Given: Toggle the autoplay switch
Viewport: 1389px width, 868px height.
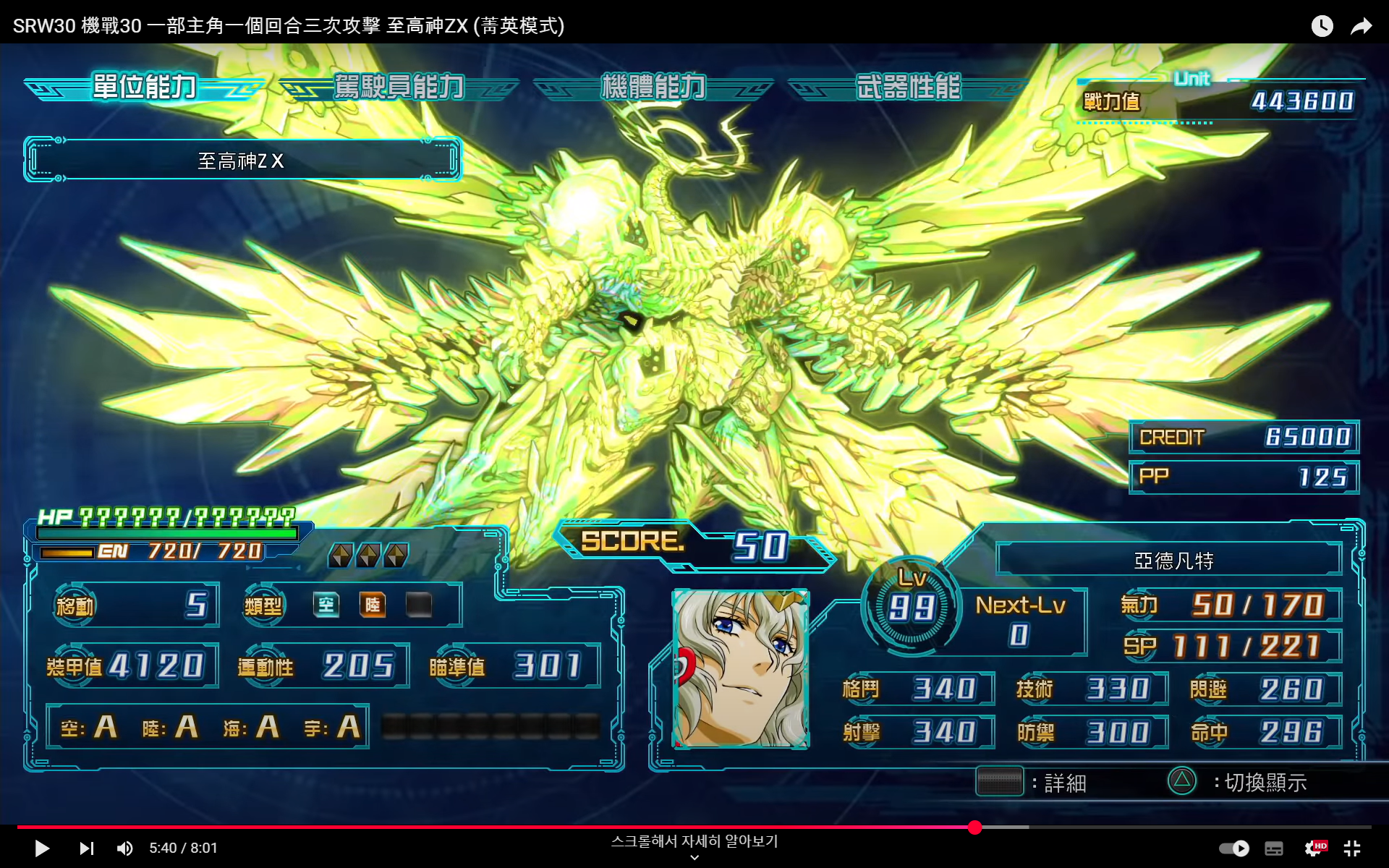Looking at the screenshot, I should 1234,848.
